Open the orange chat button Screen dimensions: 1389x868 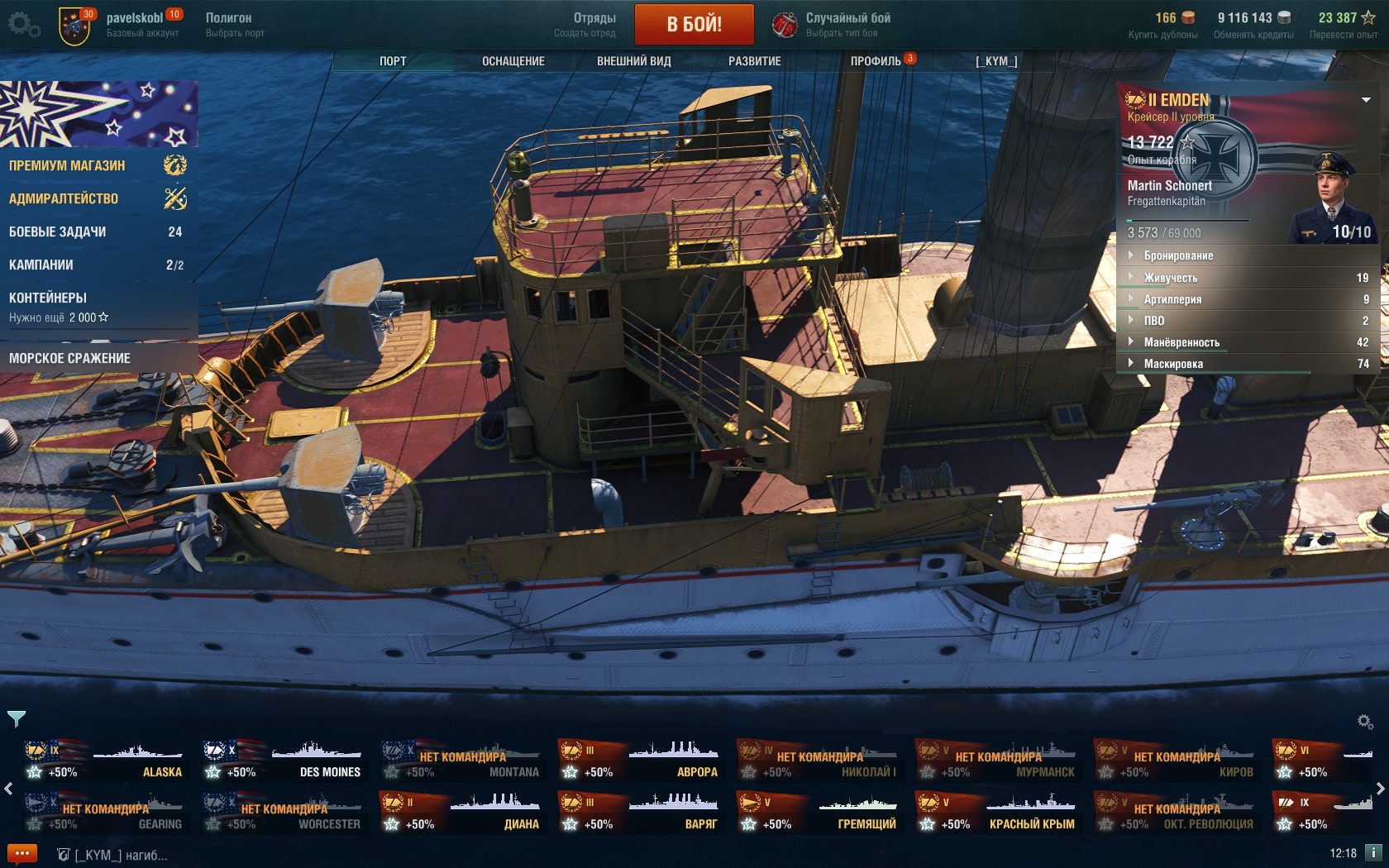coord(22,854)
